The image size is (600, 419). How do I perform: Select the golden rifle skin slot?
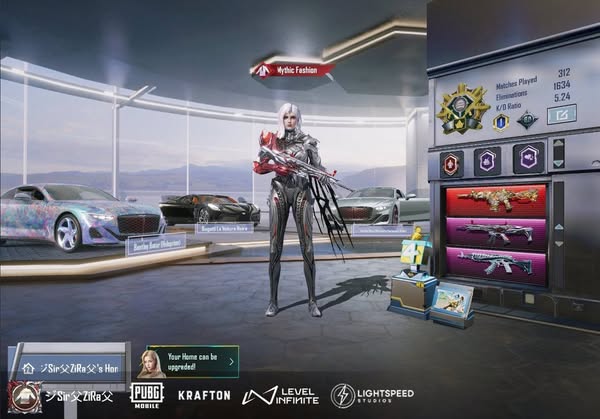point(496,200)
